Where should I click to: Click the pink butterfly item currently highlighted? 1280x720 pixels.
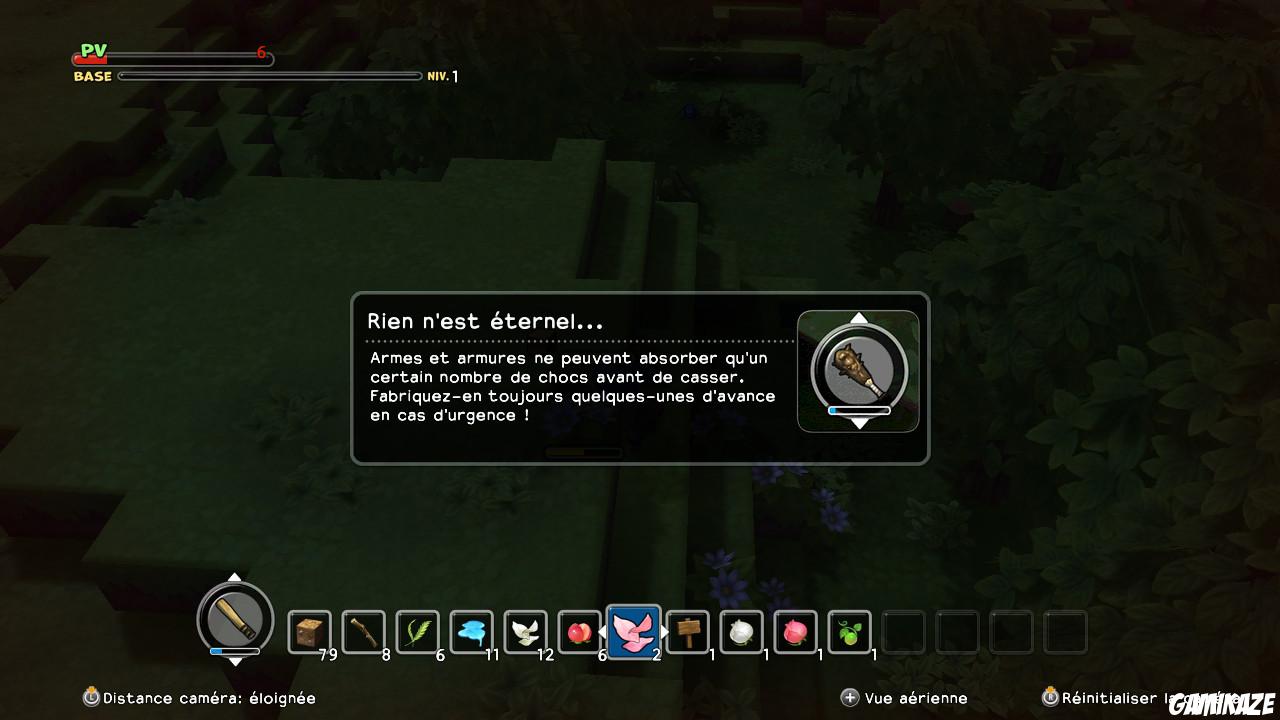[633, 630]
